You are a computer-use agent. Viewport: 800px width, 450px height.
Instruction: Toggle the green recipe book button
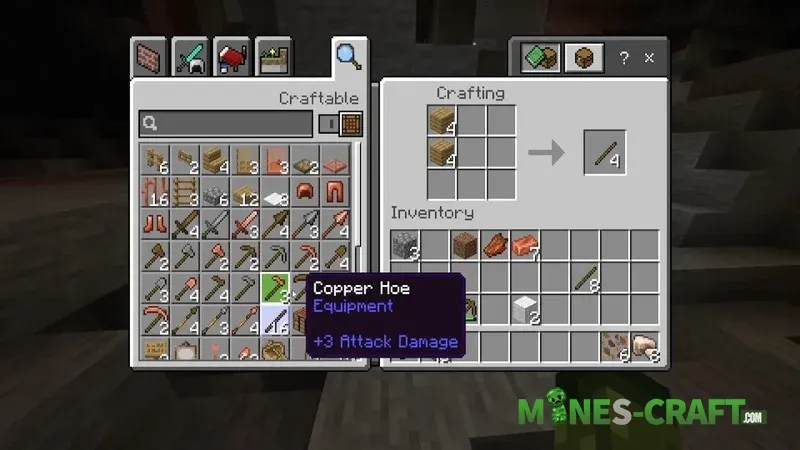pyautogui.click(x=540, y=59)
